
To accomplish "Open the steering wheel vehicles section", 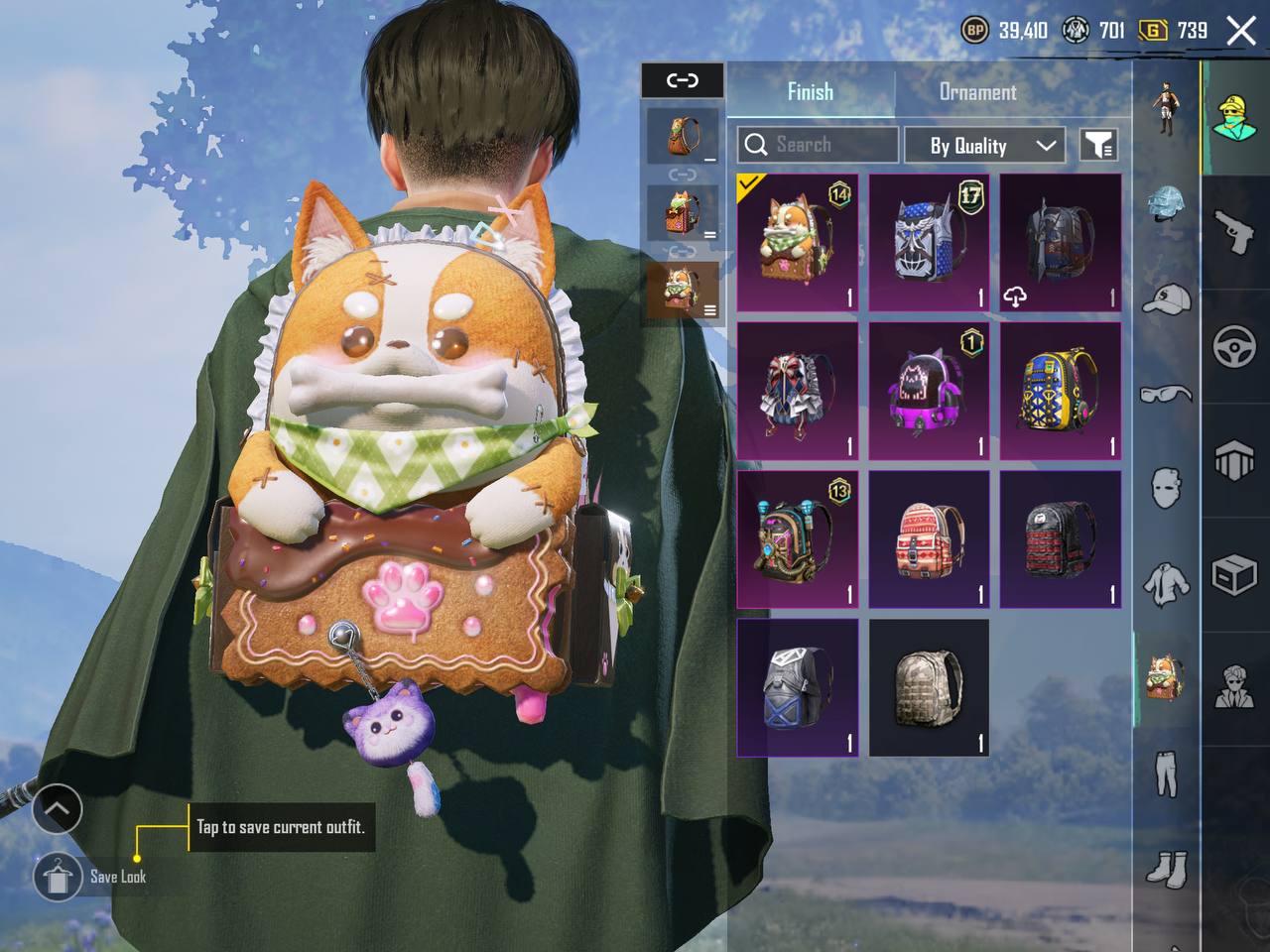I will tap(1234, 347).
